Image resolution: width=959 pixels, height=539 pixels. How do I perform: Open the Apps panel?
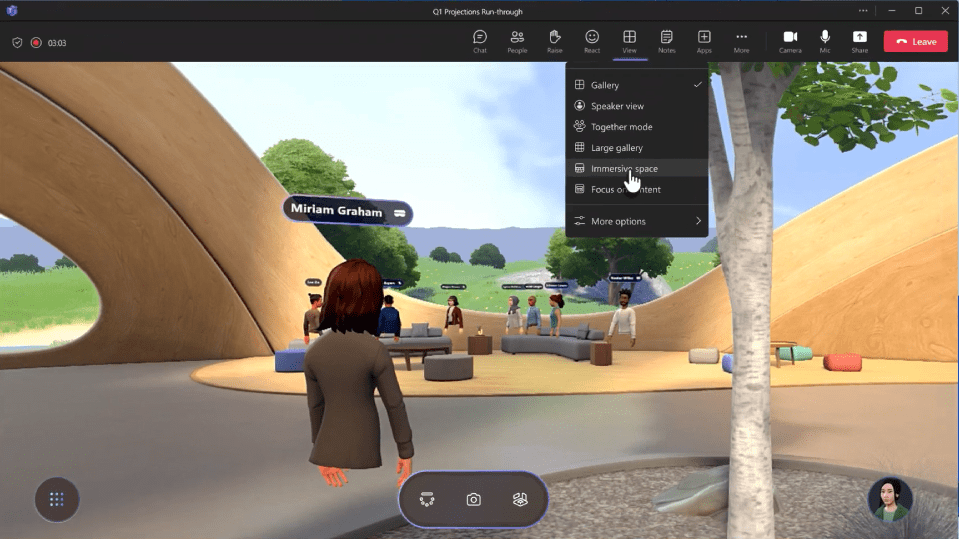pyautogui.click(x=704, y=41)
